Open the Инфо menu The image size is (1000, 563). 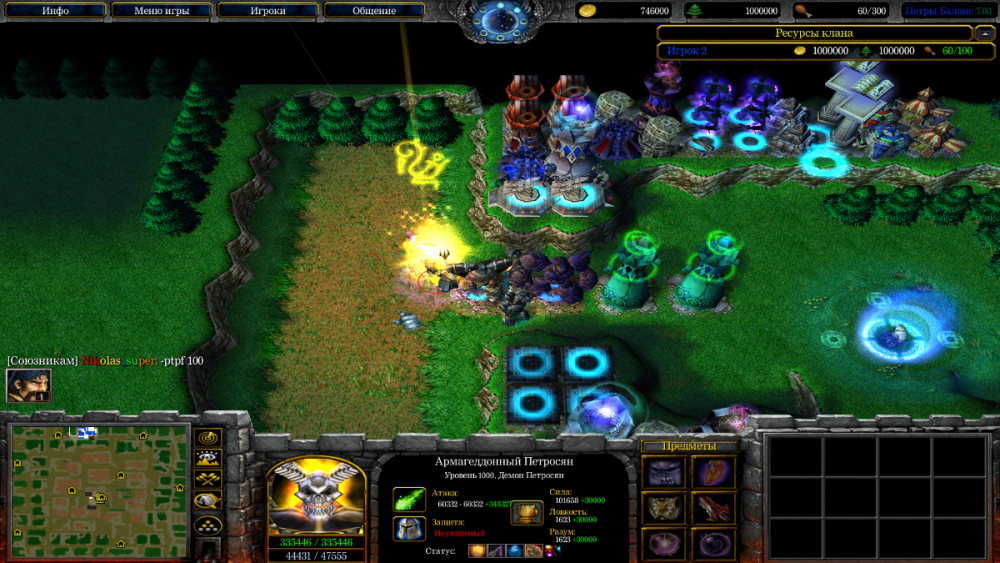57,11
